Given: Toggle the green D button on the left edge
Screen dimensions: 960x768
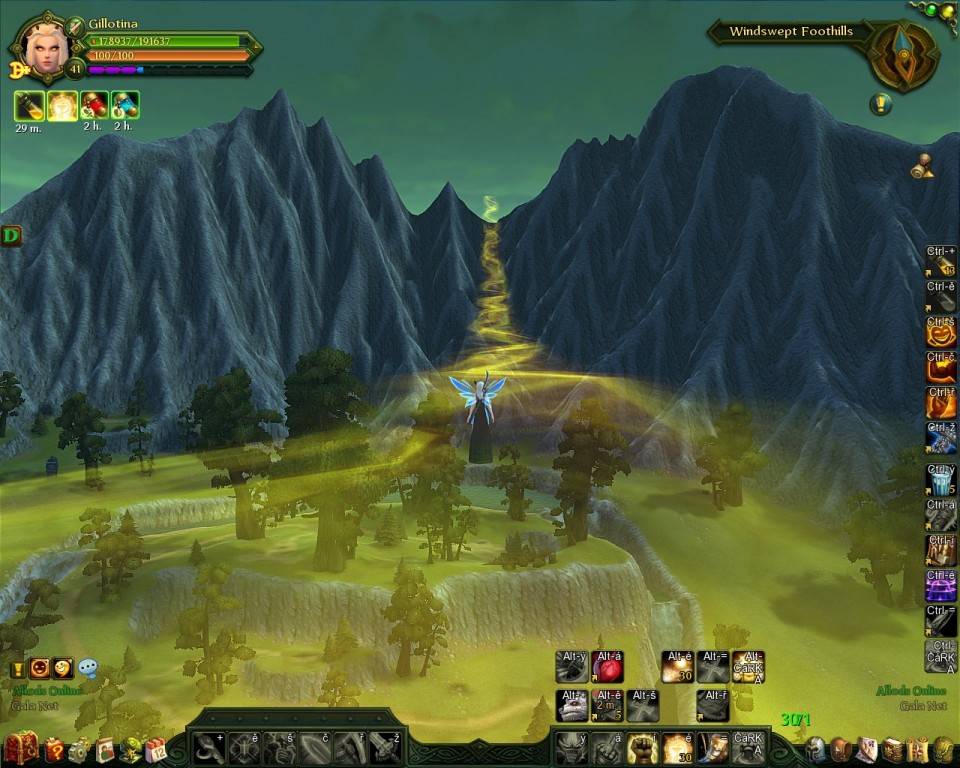Looking at the screenshot, I should pos(11,236).
